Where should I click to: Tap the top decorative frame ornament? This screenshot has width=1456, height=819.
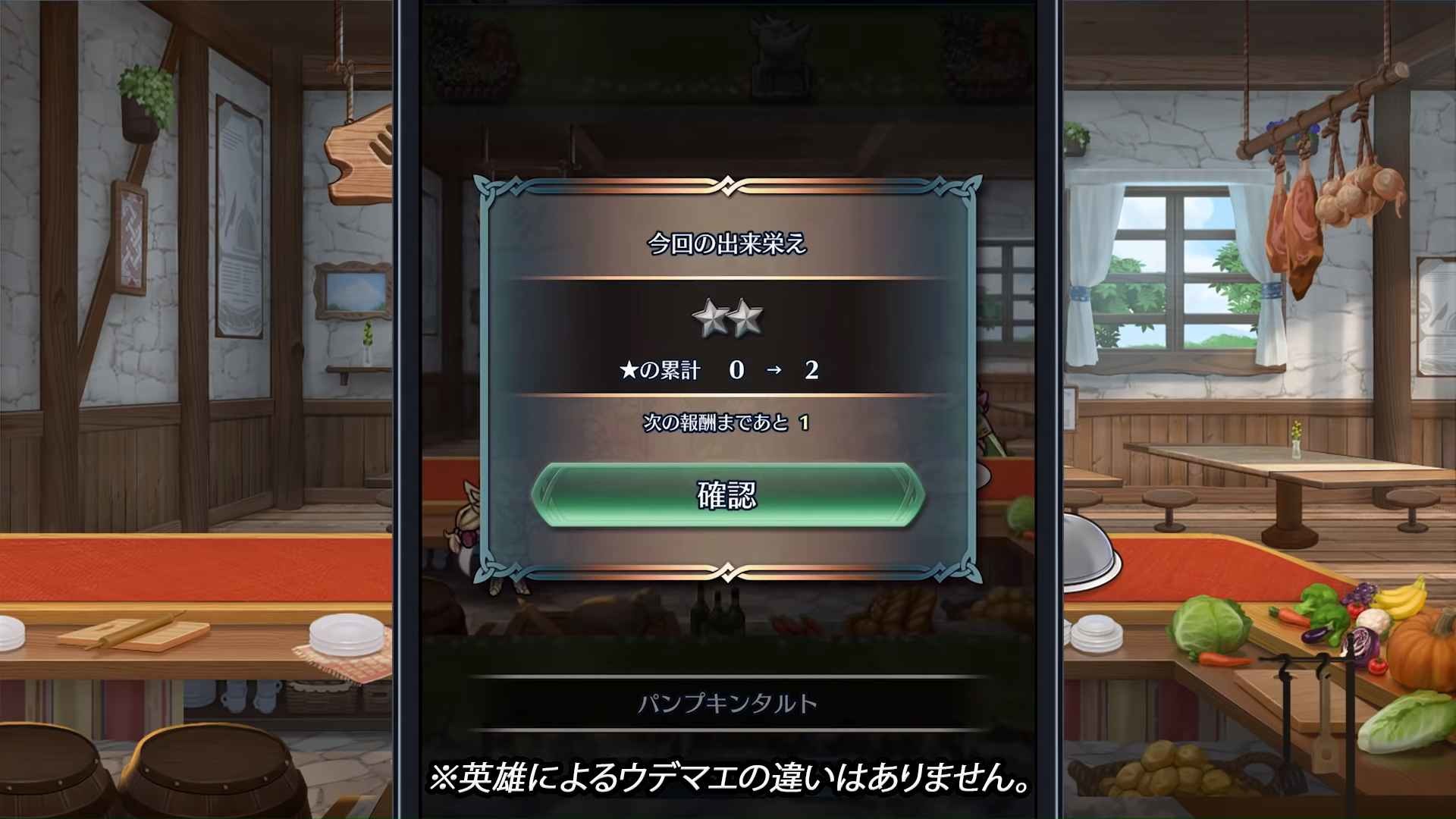pyautogui.click(x=727, y=184)
